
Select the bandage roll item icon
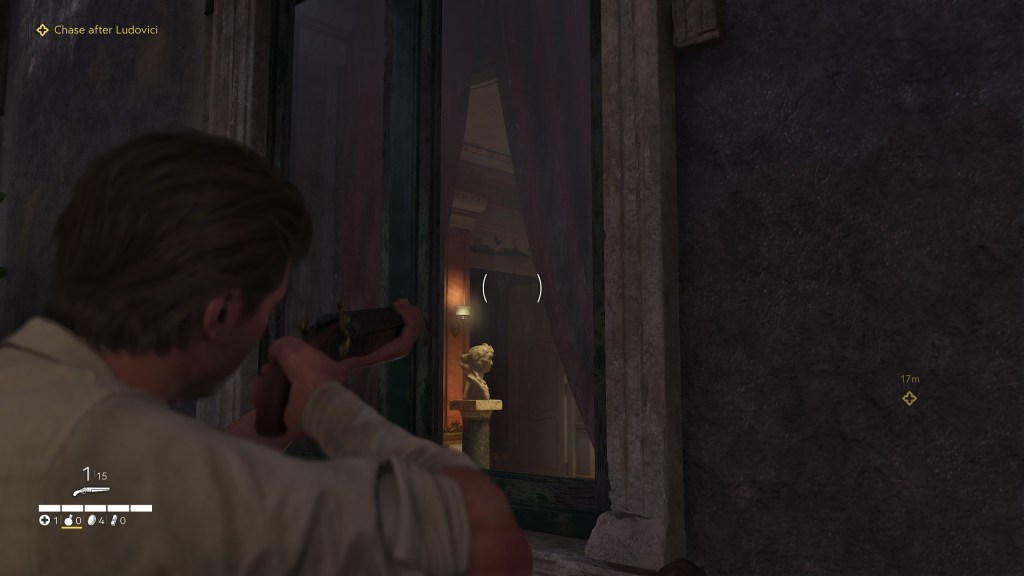pyautogui.click(x=114, y=520)
